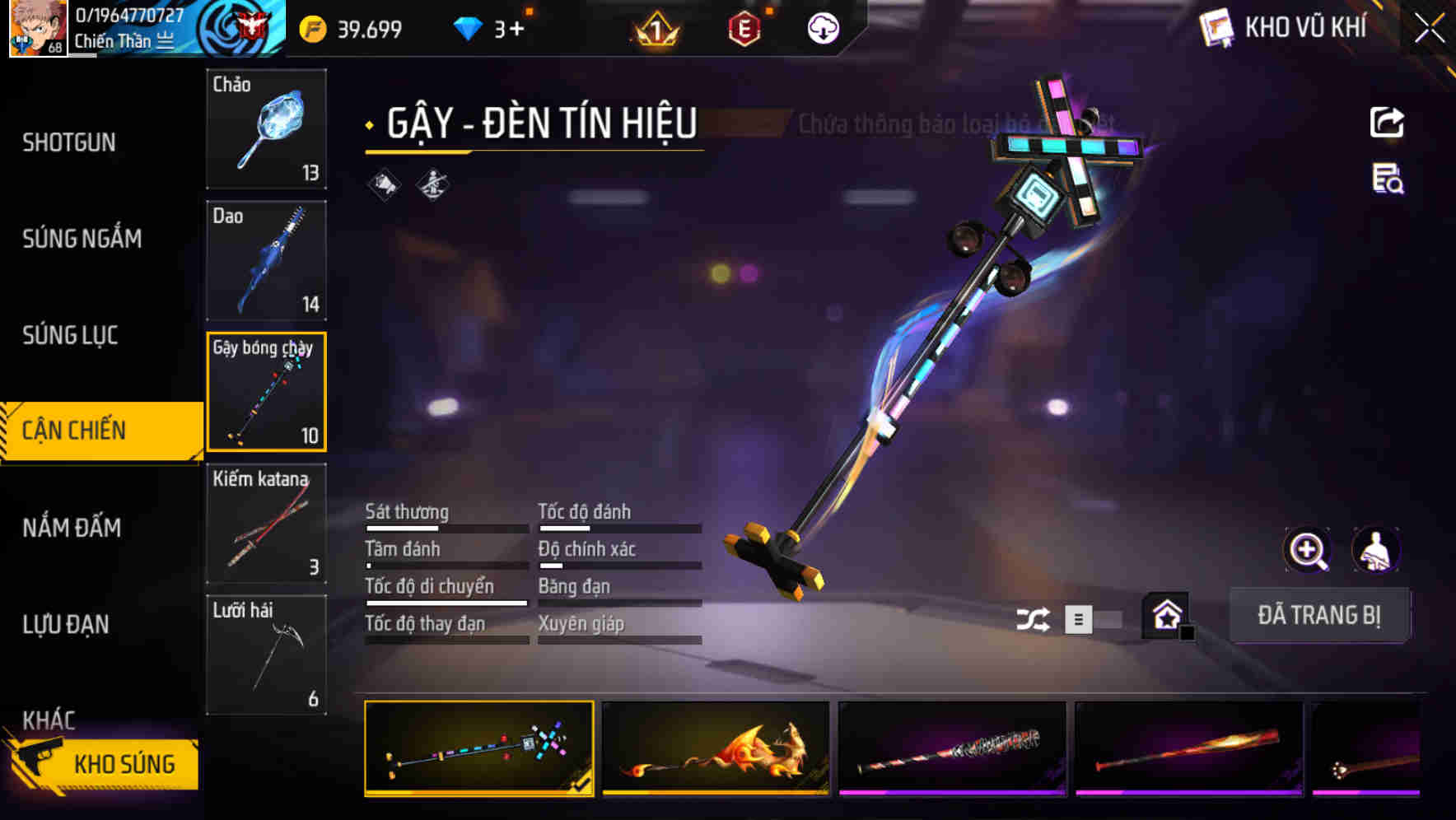Screen dimensions: 1456x820
Task: Choose the signal light staff skin thumbnail
Action: click(479, 748)
